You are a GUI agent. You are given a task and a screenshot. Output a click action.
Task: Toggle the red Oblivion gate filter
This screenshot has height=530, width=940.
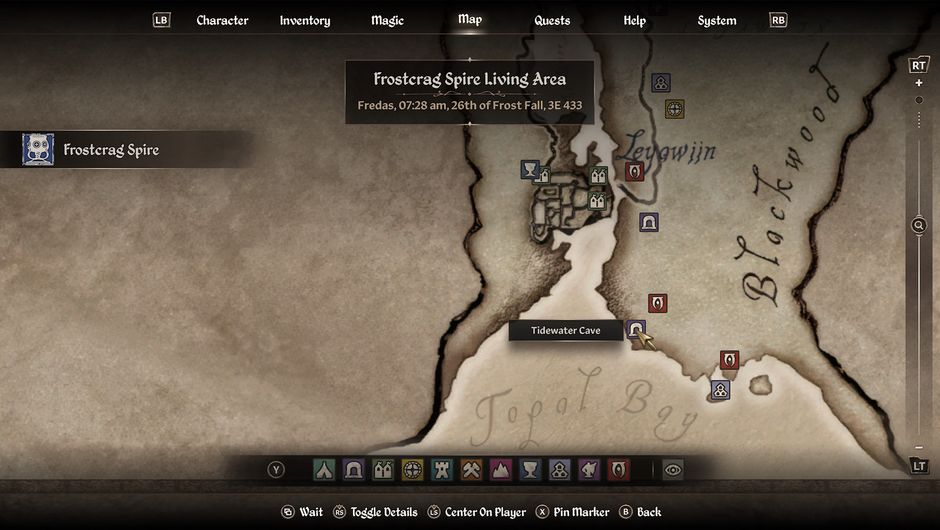619,469
